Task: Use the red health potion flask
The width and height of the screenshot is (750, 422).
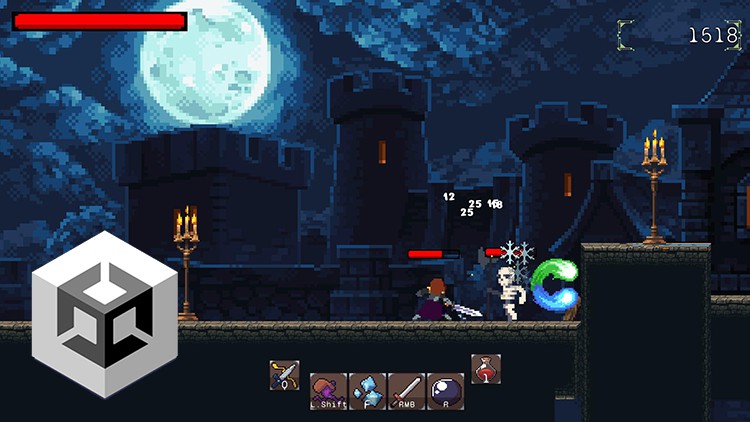Action: point(486,369)
